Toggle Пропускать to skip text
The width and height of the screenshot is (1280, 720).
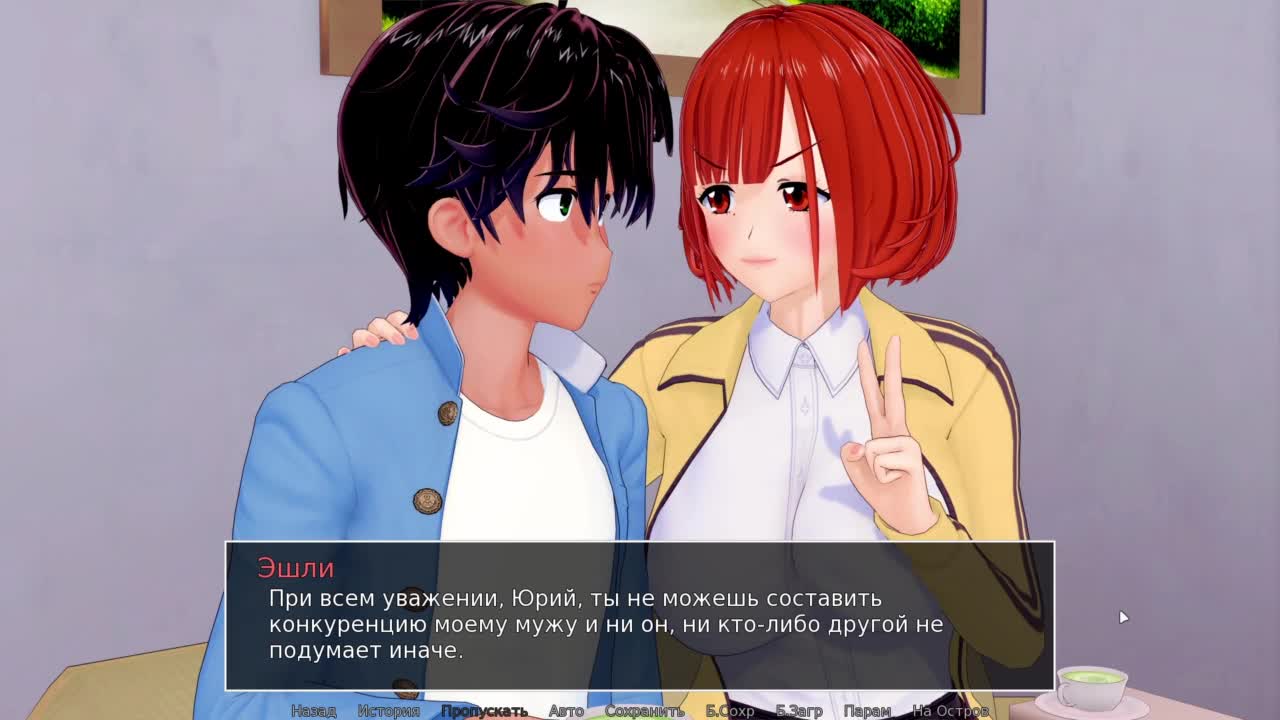pyautogui.click(x=484, y=711)
